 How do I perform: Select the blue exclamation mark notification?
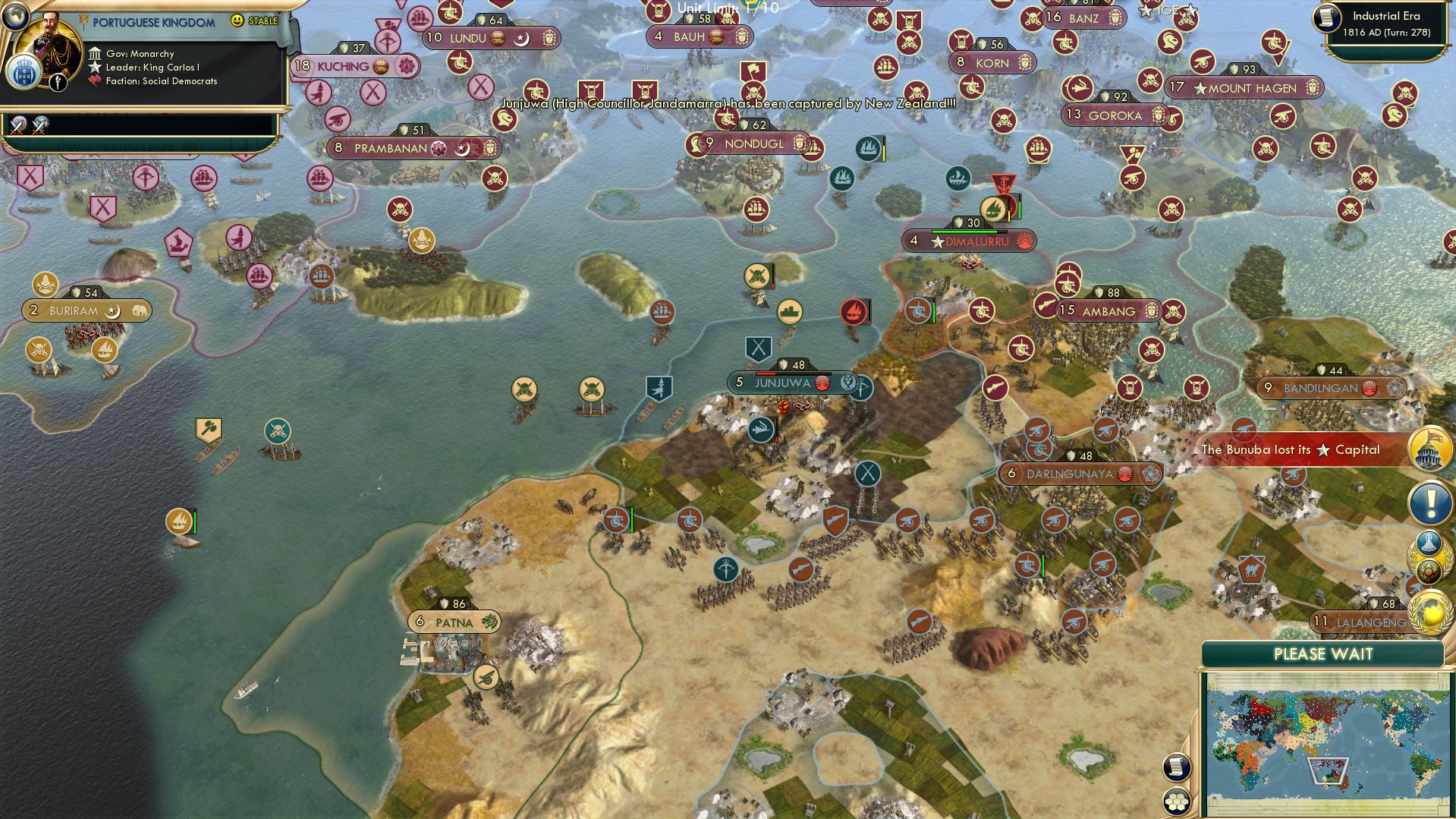pyautogui.click(x=1429, y=502)
